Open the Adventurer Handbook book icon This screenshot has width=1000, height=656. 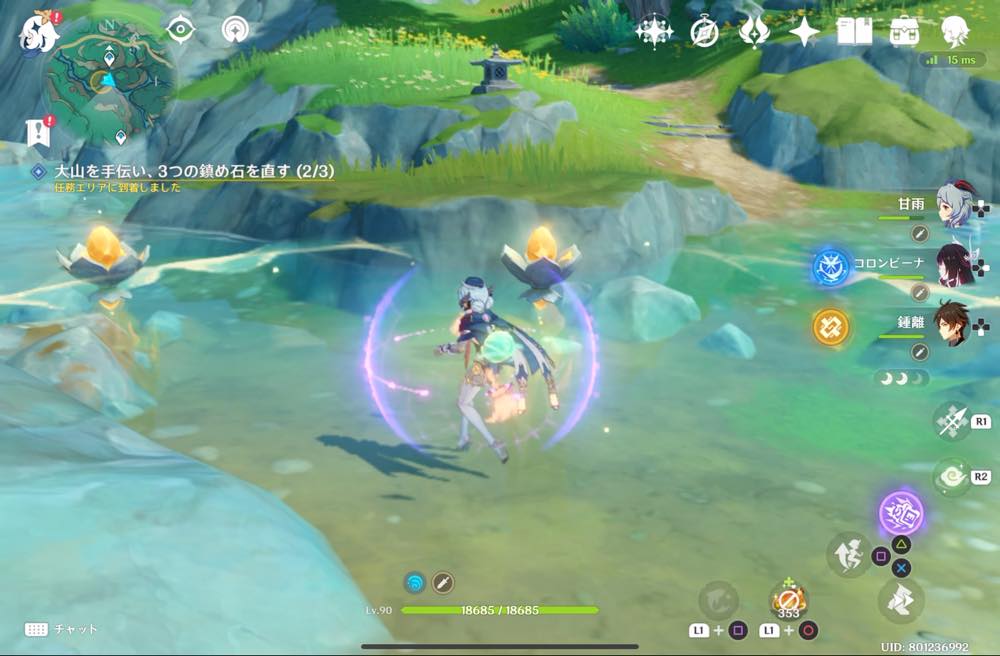point(854,32)
